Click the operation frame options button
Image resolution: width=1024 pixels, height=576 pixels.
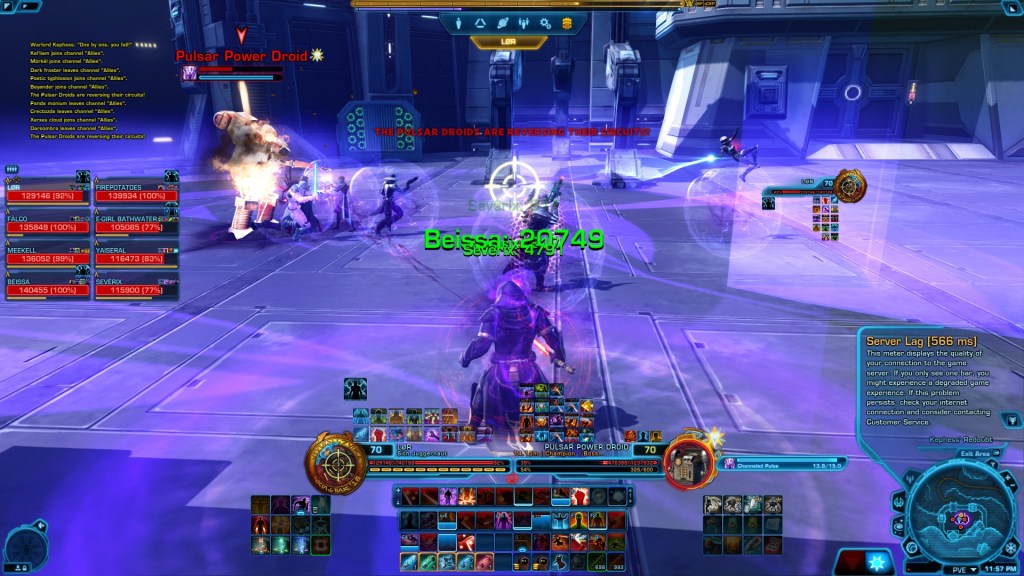pos(12,169)
